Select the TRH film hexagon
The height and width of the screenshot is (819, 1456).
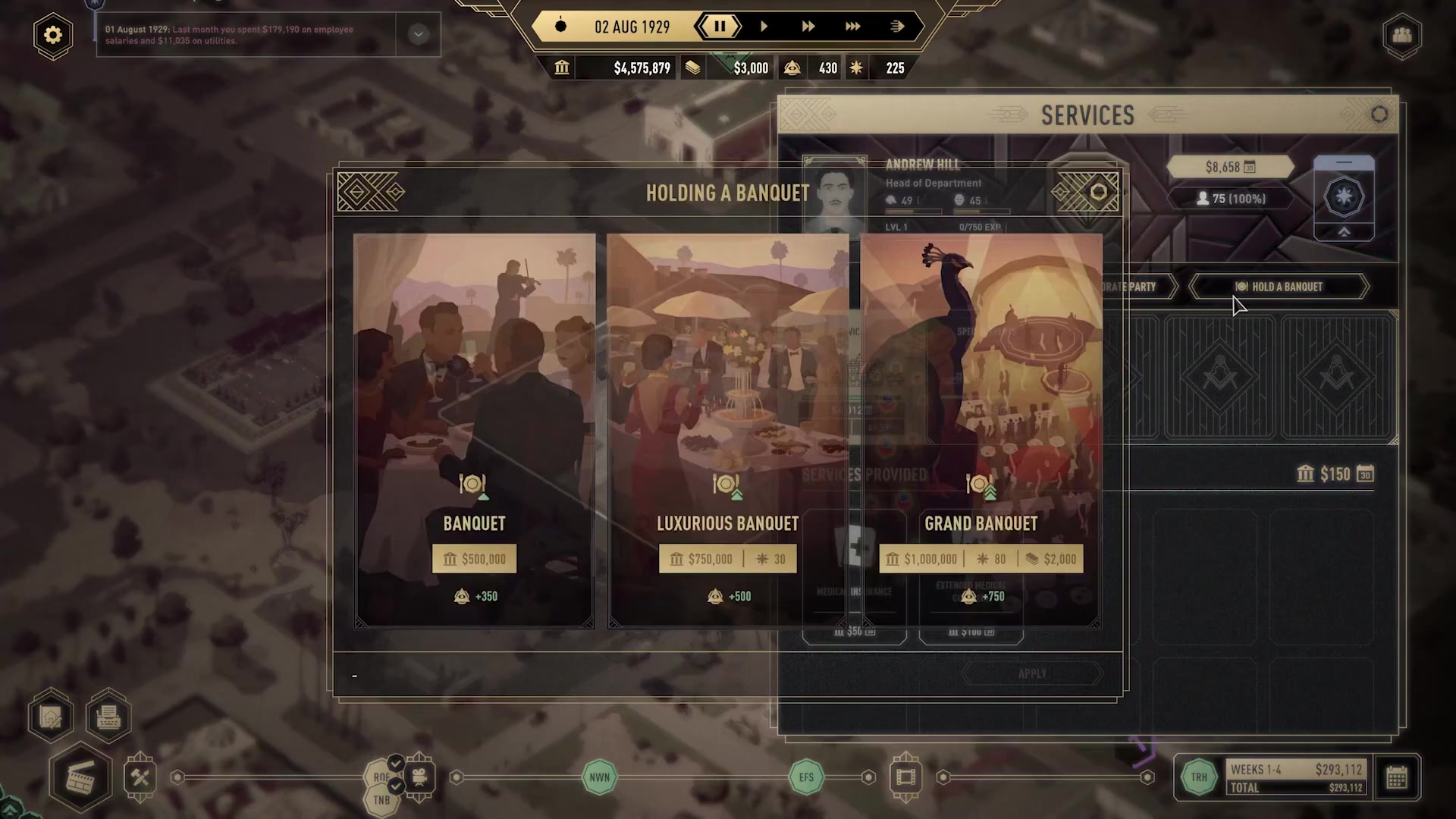point(1199,777)
